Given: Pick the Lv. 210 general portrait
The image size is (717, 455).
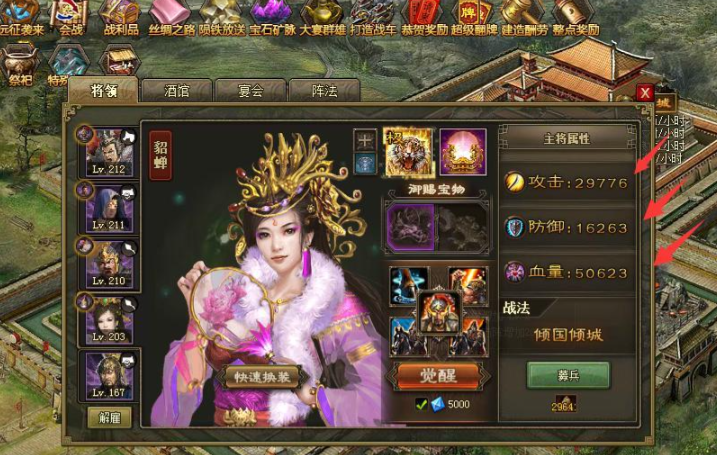Looking at the screenshot, I should (x=109, y=263).
